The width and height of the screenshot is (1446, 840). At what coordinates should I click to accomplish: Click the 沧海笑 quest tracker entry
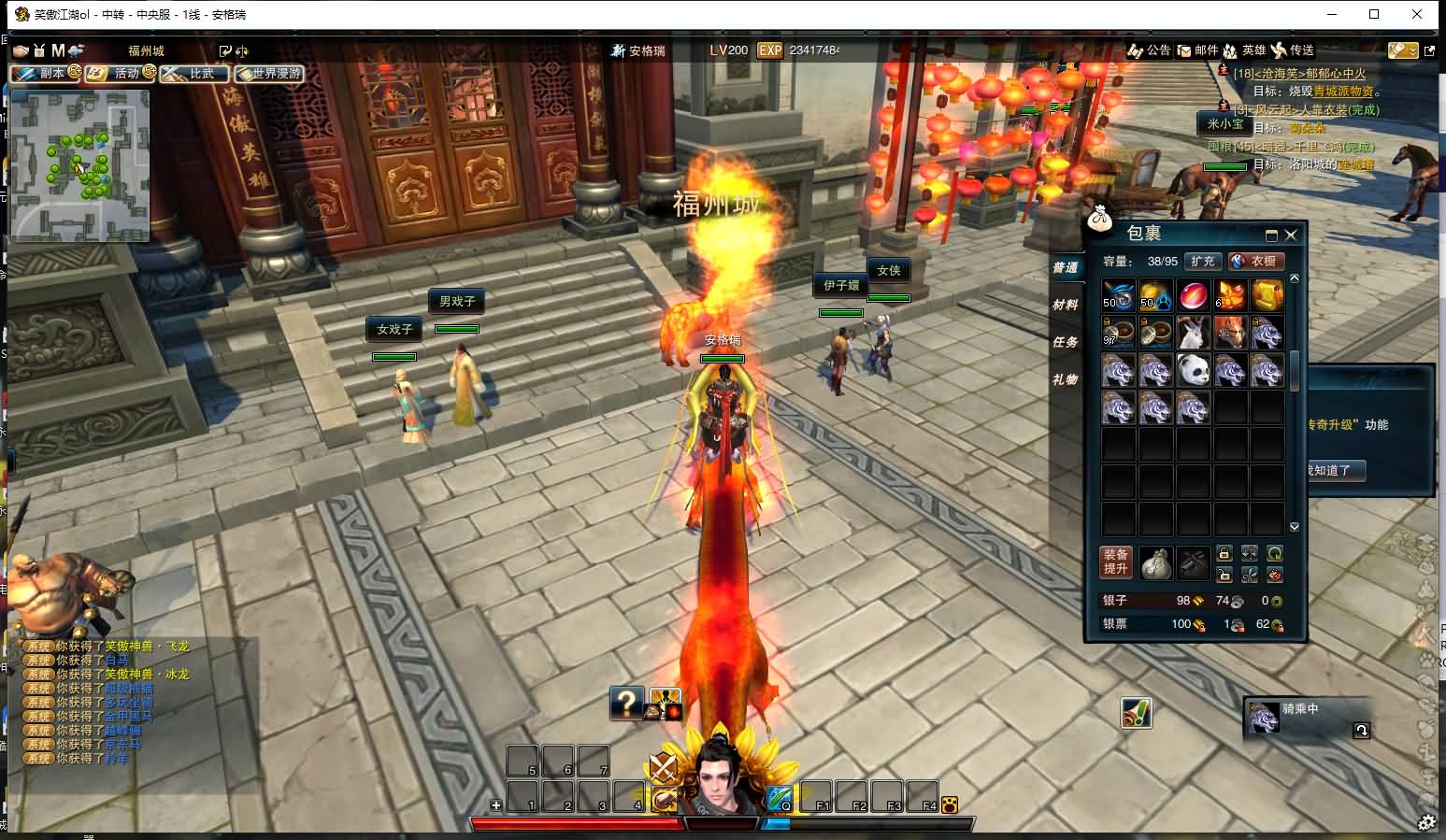point(1299,74)
